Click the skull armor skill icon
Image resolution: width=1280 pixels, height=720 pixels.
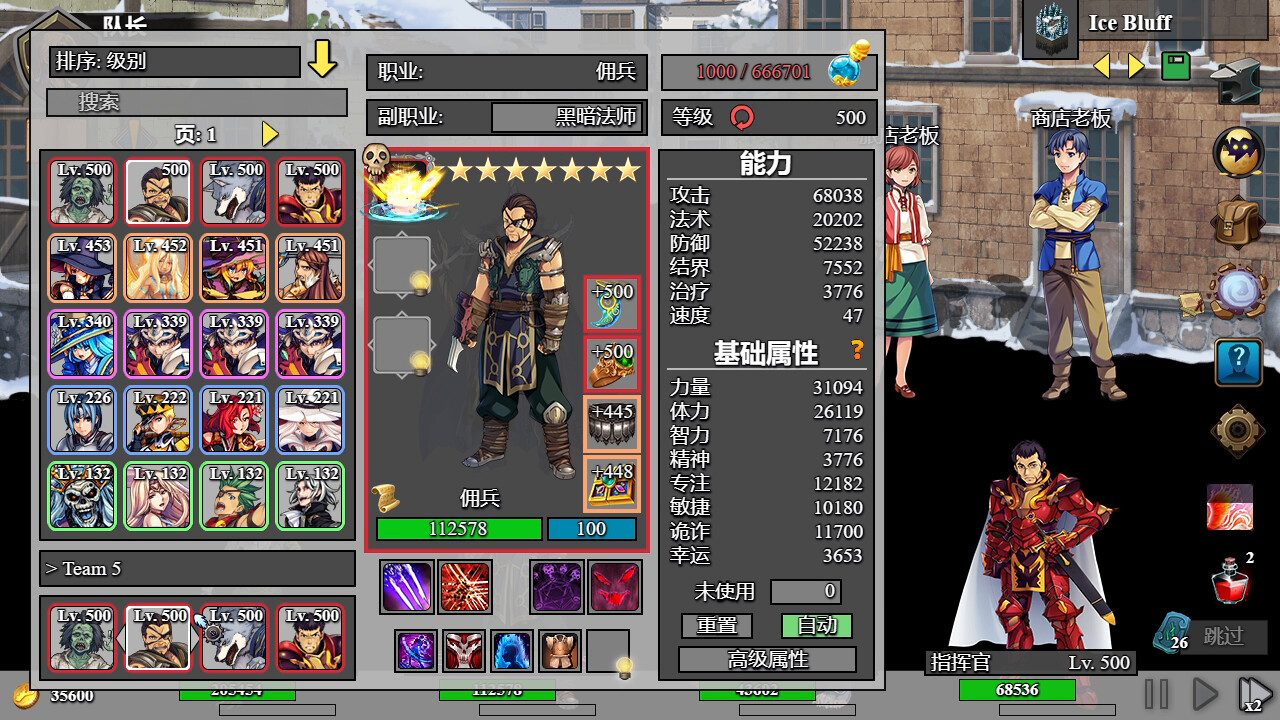tap(463, 650)
